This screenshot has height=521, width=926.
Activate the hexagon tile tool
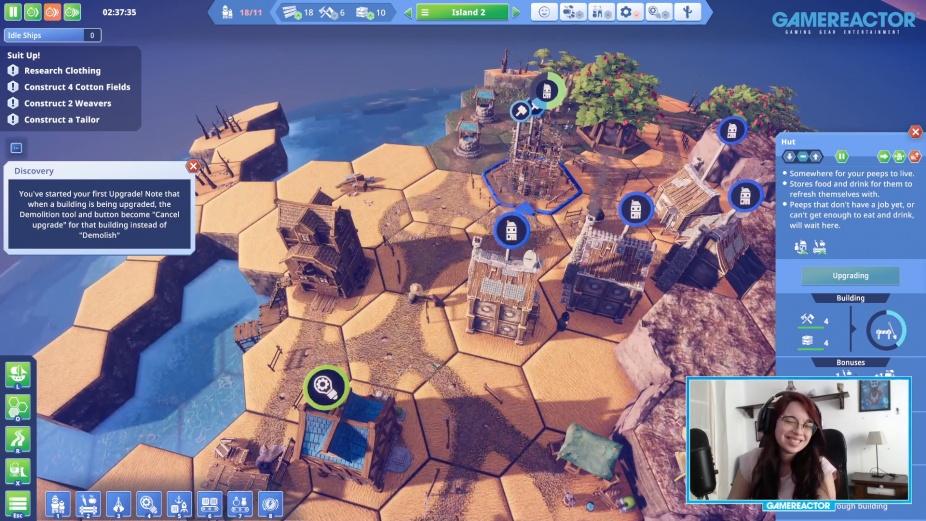click(x=18, y=407)
